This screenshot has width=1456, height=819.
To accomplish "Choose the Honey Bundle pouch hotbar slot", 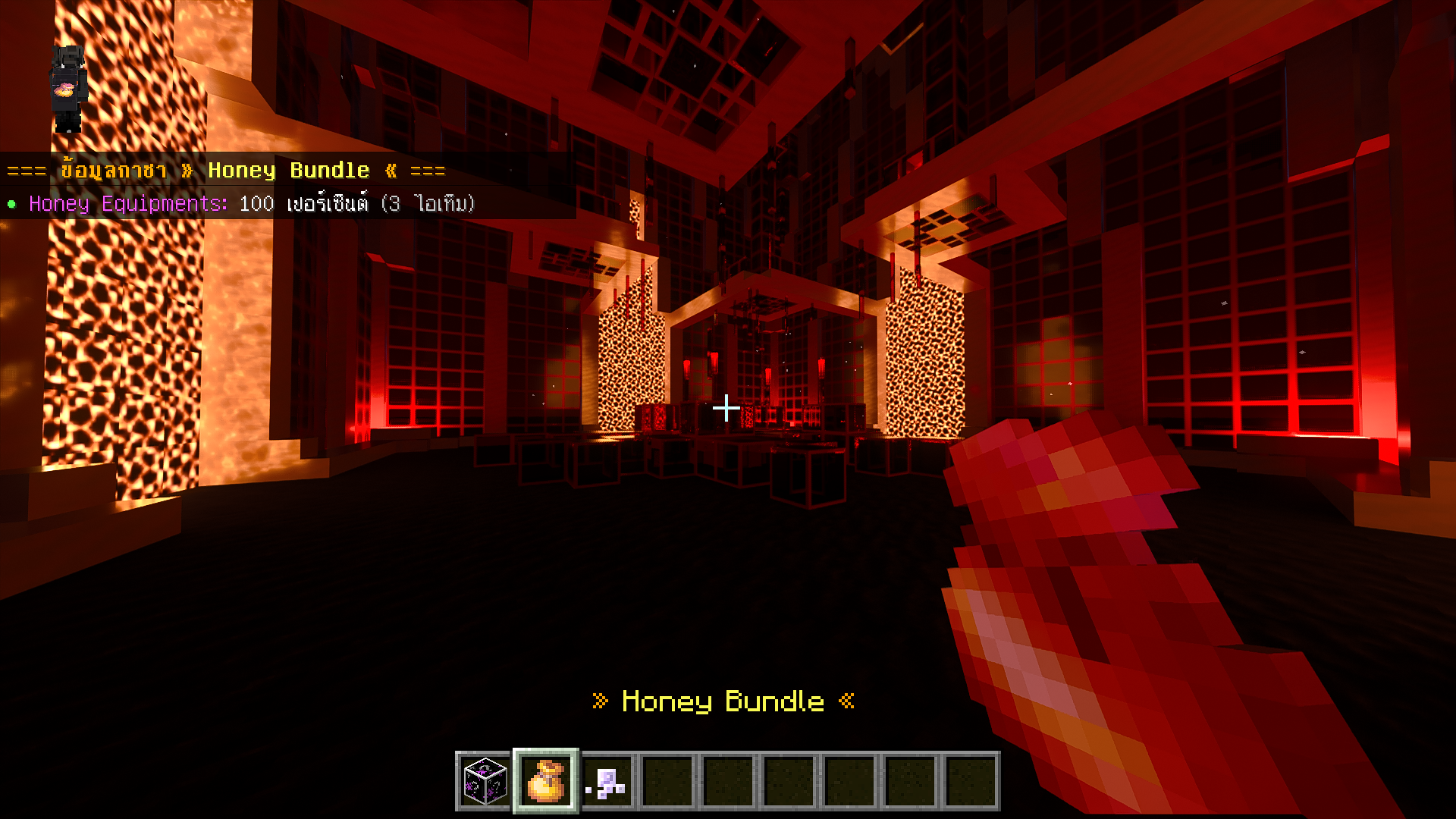I will click(x=546, y=781).
